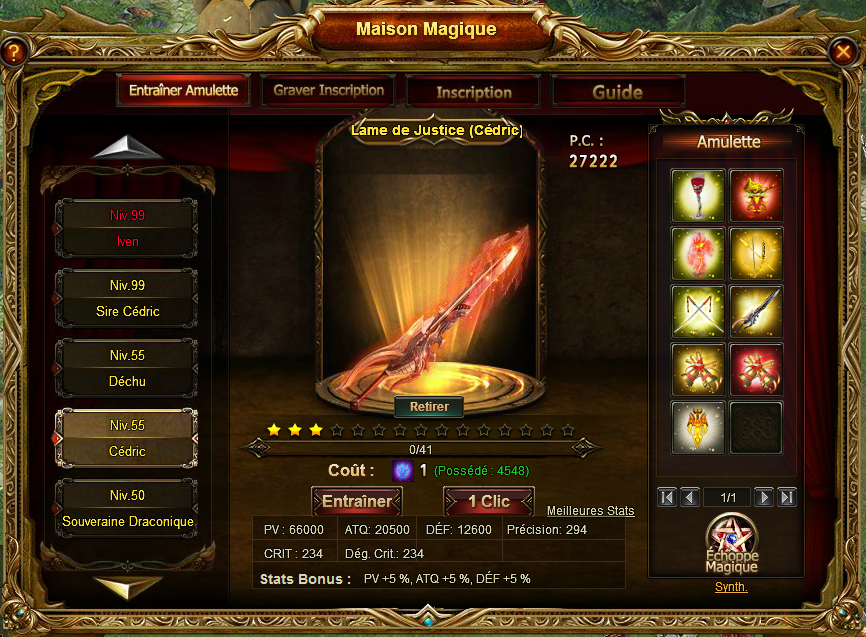
Task: Choose the crossed swords amulet
Action: tap(698, 311)
